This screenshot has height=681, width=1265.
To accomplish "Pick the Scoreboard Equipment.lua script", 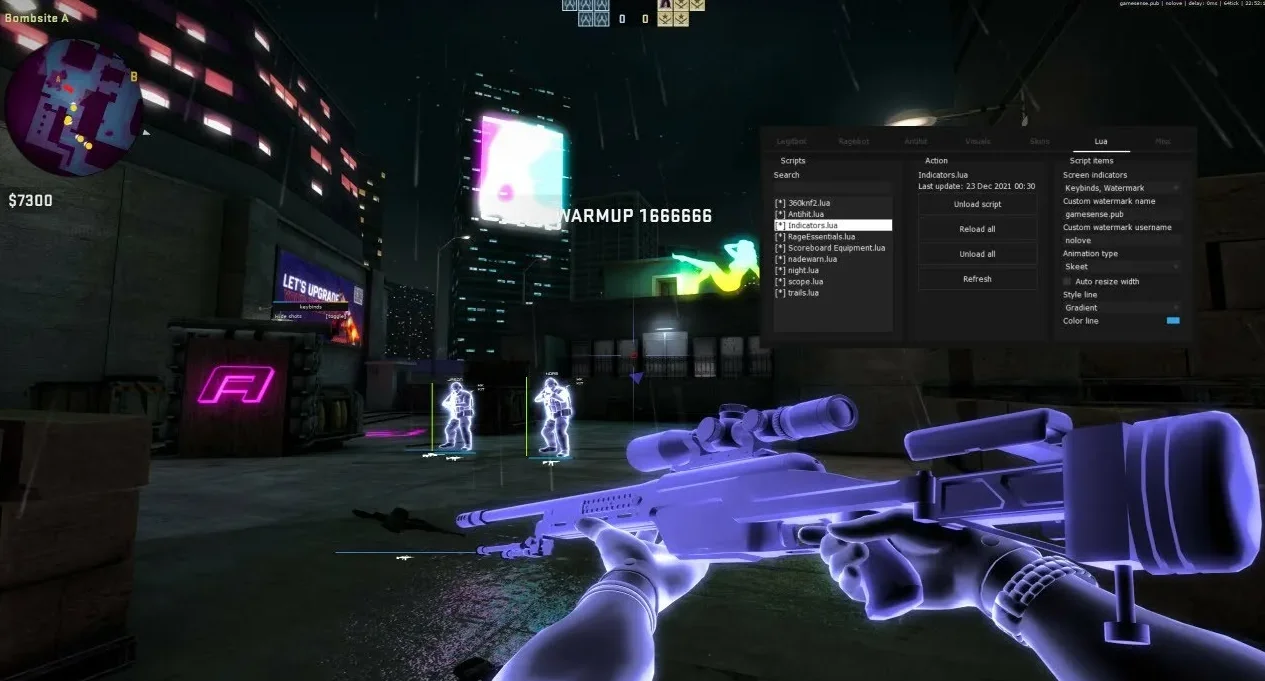I will tap(836, 248).
